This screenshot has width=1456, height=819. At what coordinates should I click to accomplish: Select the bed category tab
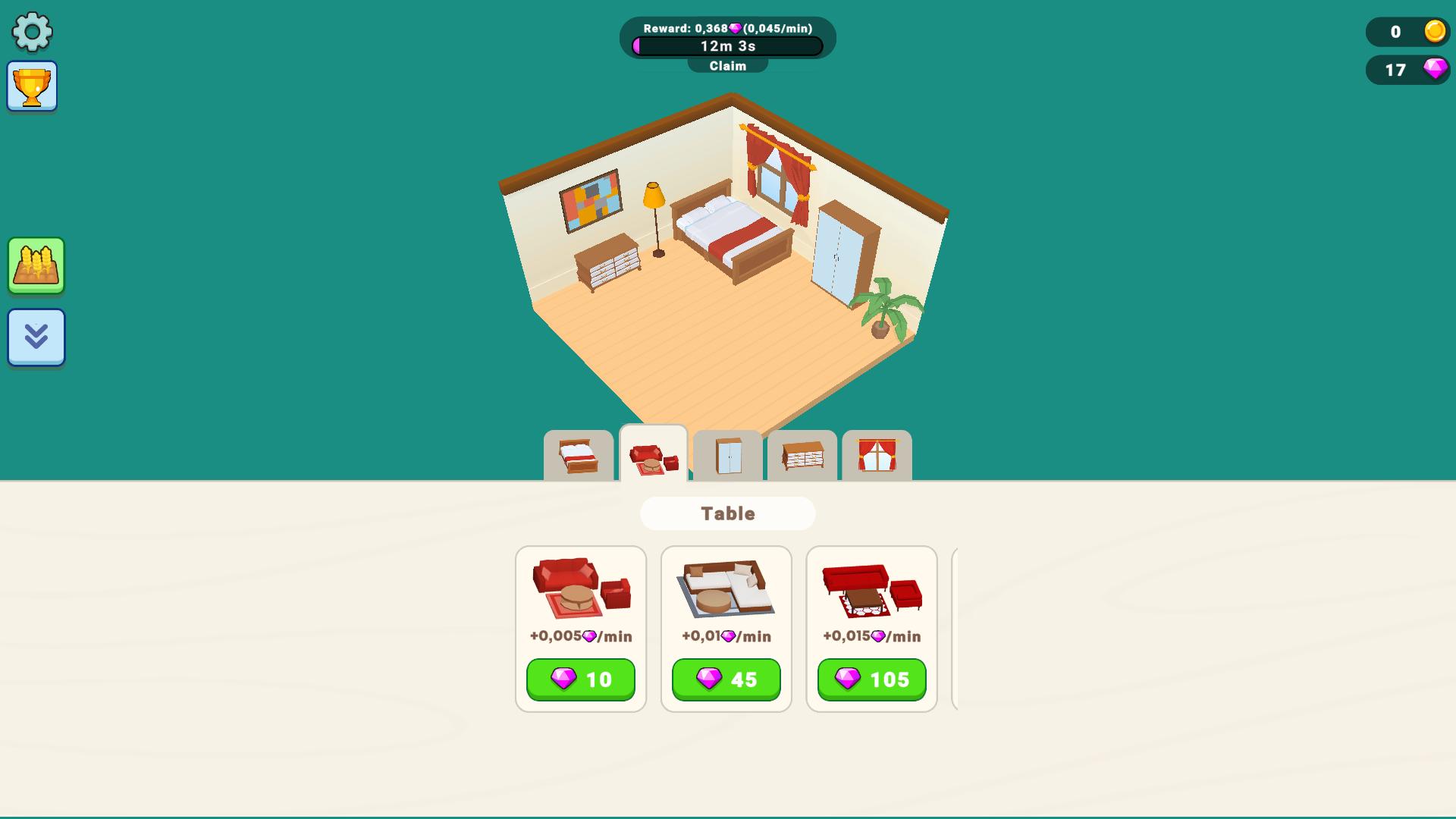pos(578,455)
